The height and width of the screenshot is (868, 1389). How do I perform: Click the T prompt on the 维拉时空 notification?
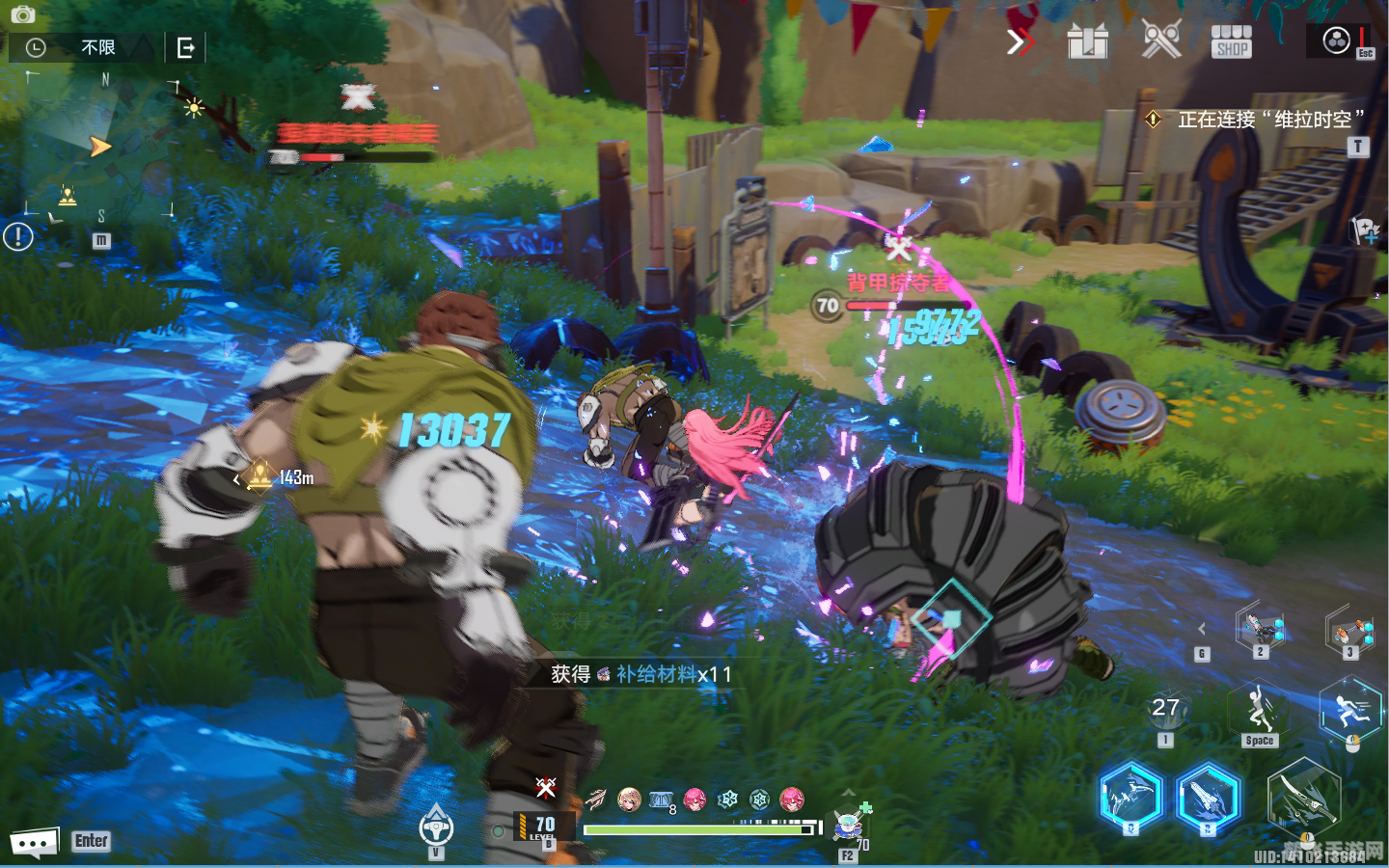coord(1355,147)
